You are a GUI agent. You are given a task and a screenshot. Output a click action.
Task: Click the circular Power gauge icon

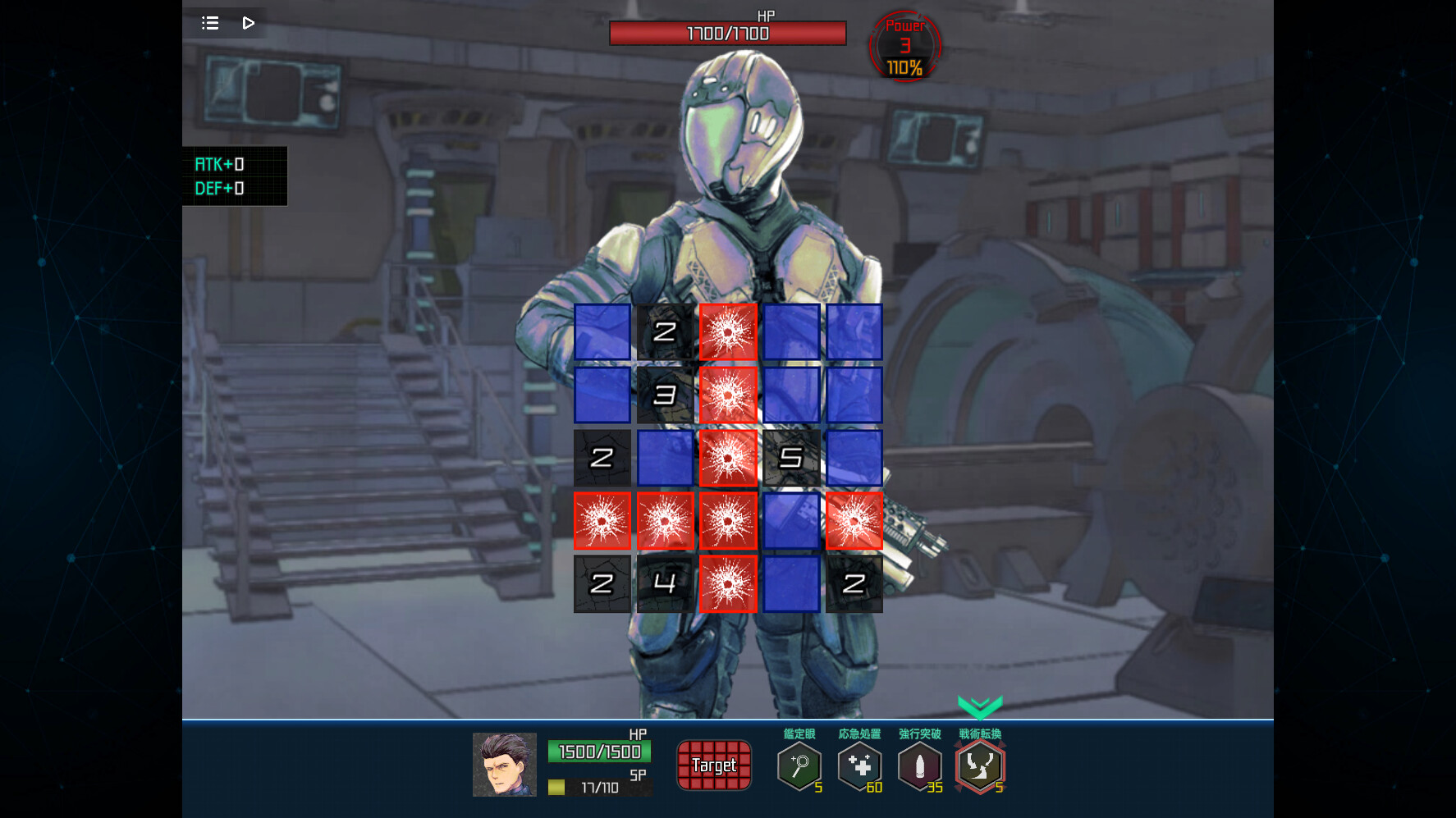904,47
